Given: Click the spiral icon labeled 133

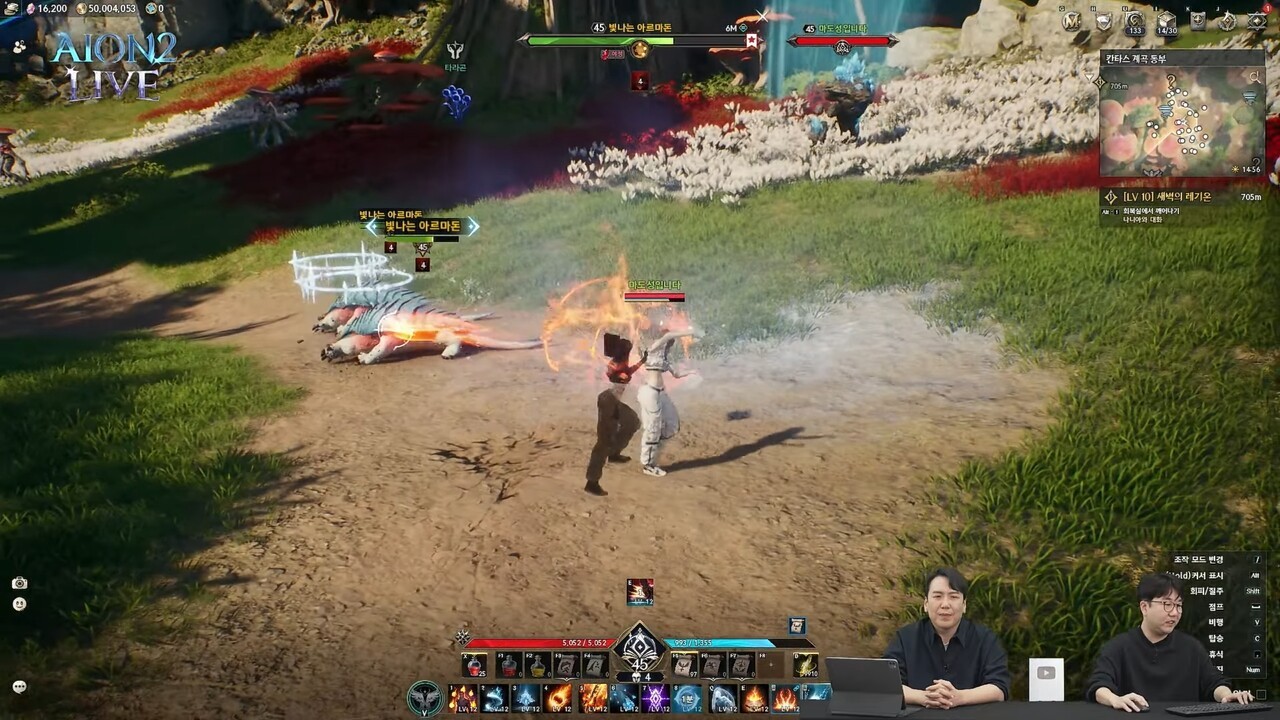Looking at the screenshot, I should [x=1134, y=21].
